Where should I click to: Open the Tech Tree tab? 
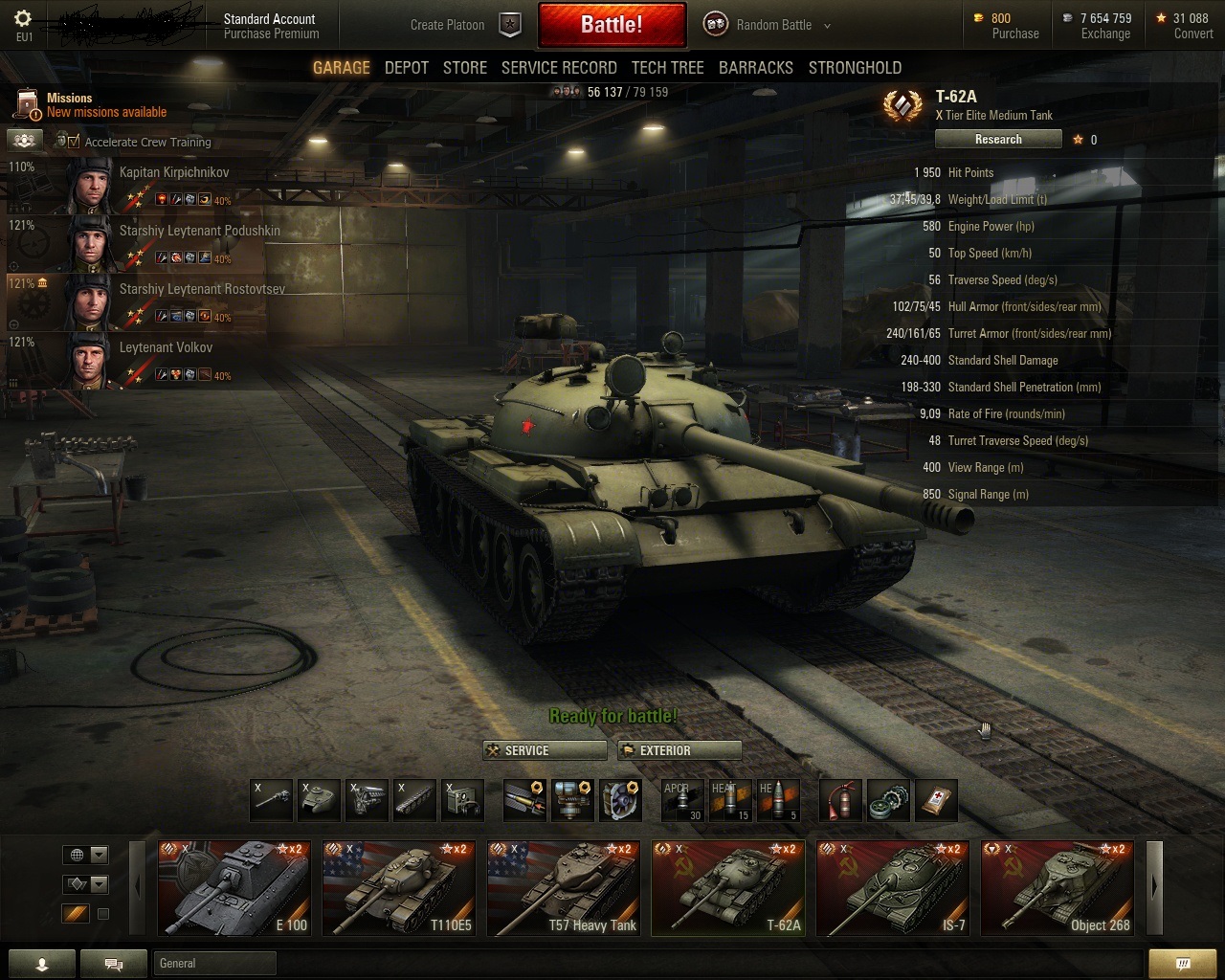667,68
